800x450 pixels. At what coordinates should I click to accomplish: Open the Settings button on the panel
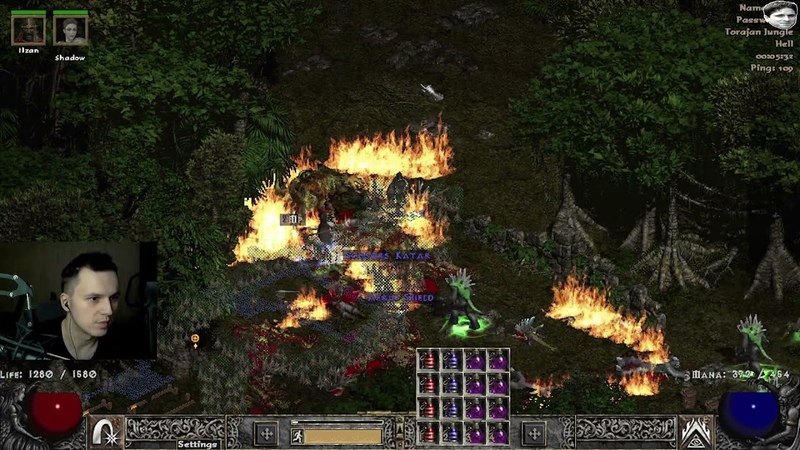[198, 444]
